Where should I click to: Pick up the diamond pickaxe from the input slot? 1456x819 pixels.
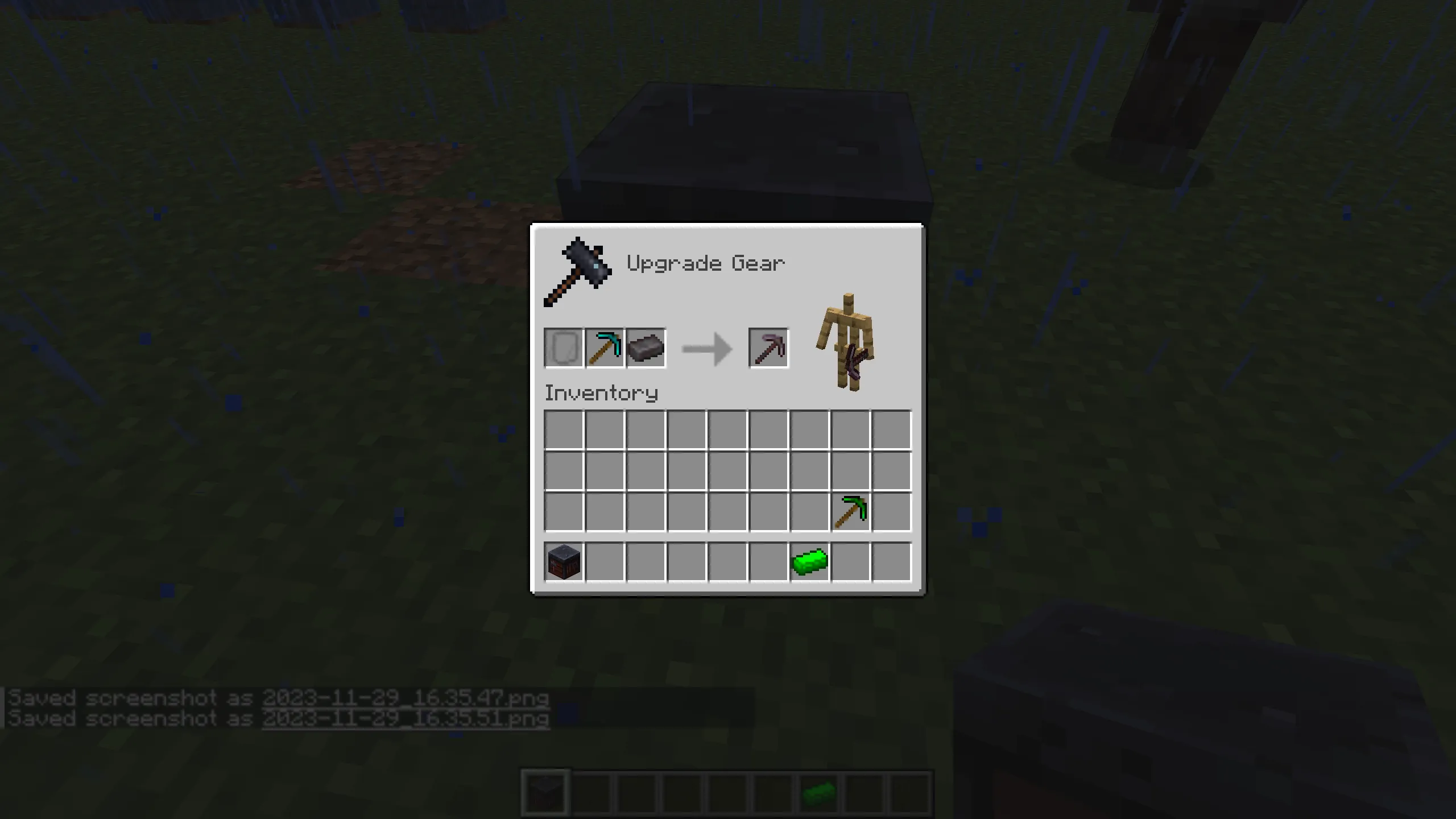[605, 348]
